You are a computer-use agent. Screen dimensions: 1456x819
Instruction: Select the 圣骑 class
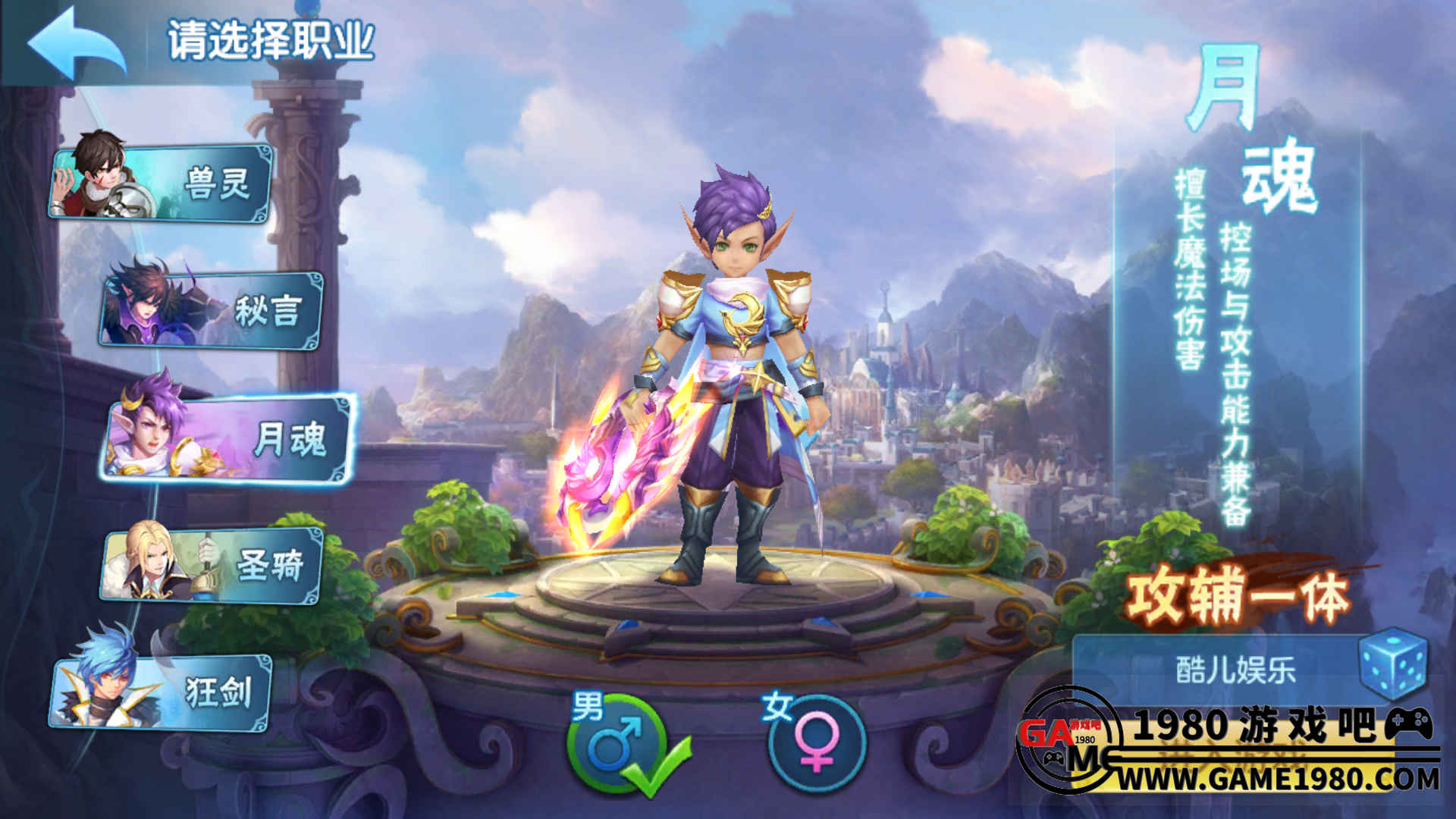coord(212,565)
